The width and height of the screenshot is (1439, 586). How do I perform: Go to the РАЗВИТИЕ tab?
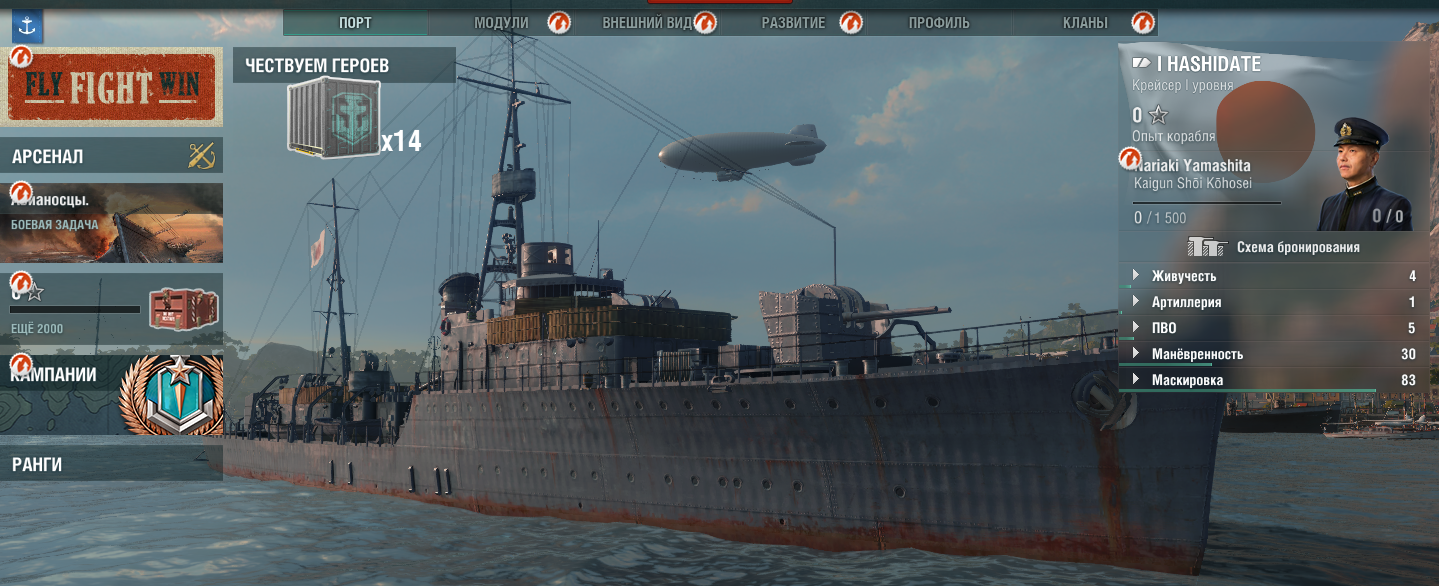click(793, 23)
